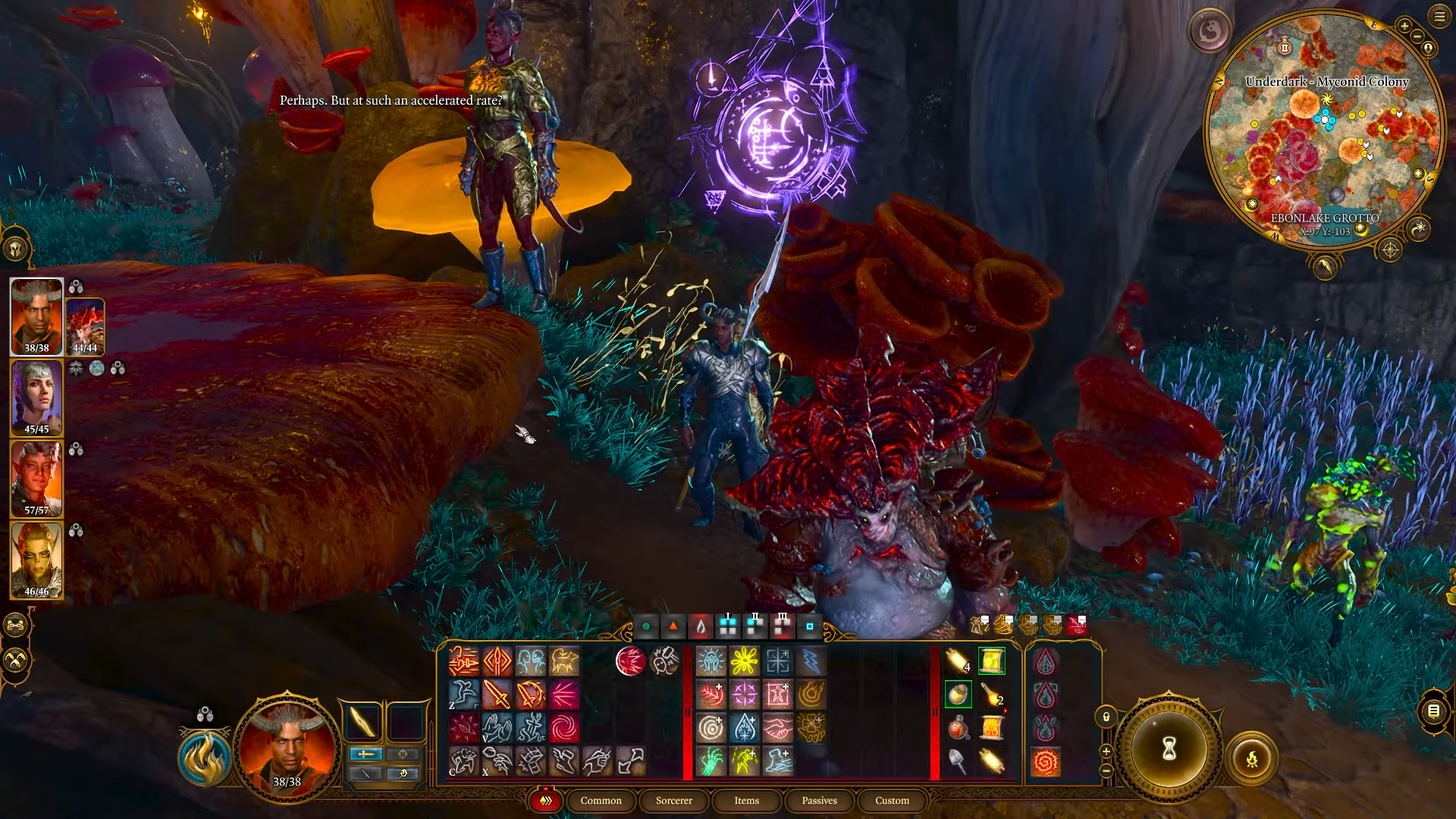1456x819 pixels.
Task: Switch to the Common hotbar tab
Action: pos(601,801)
